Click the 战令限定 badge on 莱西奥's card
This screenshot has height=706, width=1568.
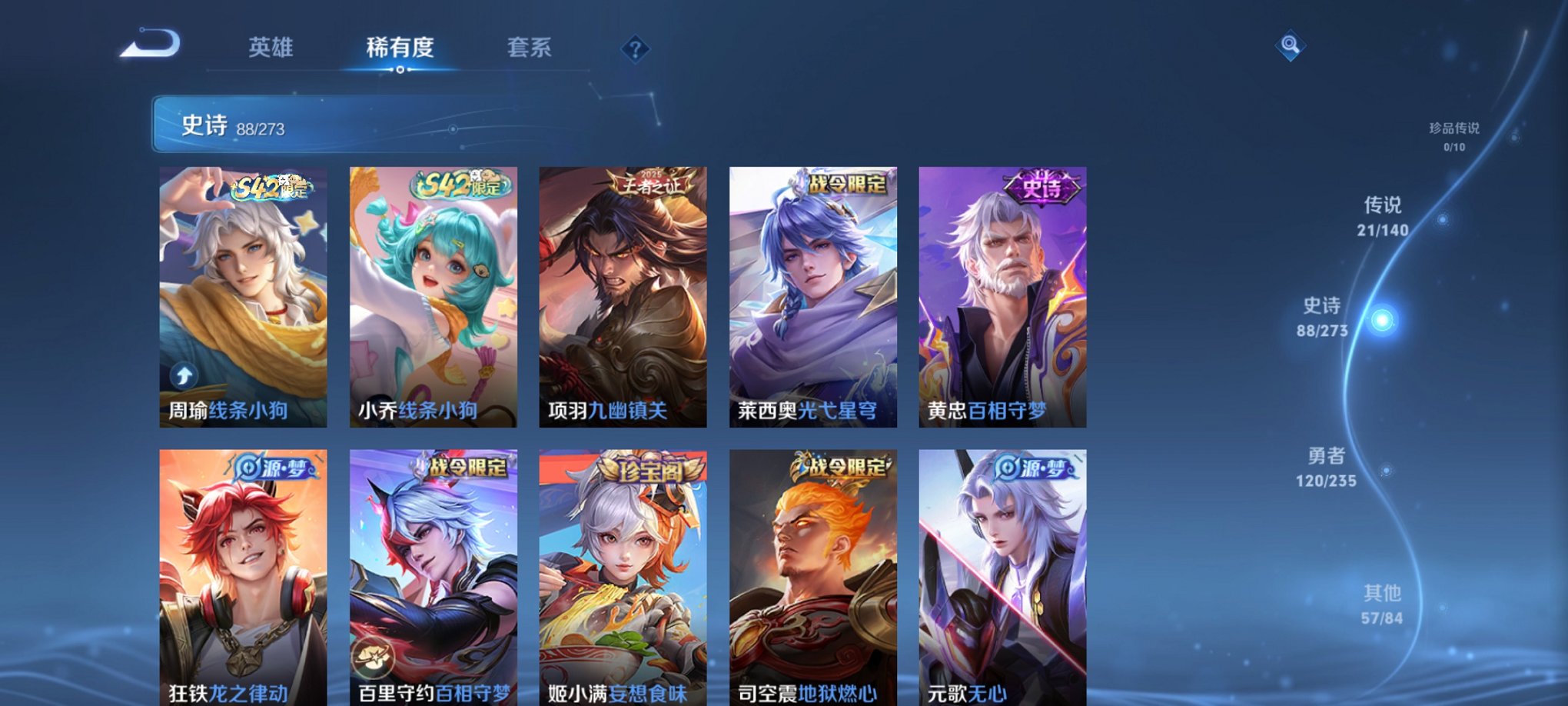(x=848, y=185)
